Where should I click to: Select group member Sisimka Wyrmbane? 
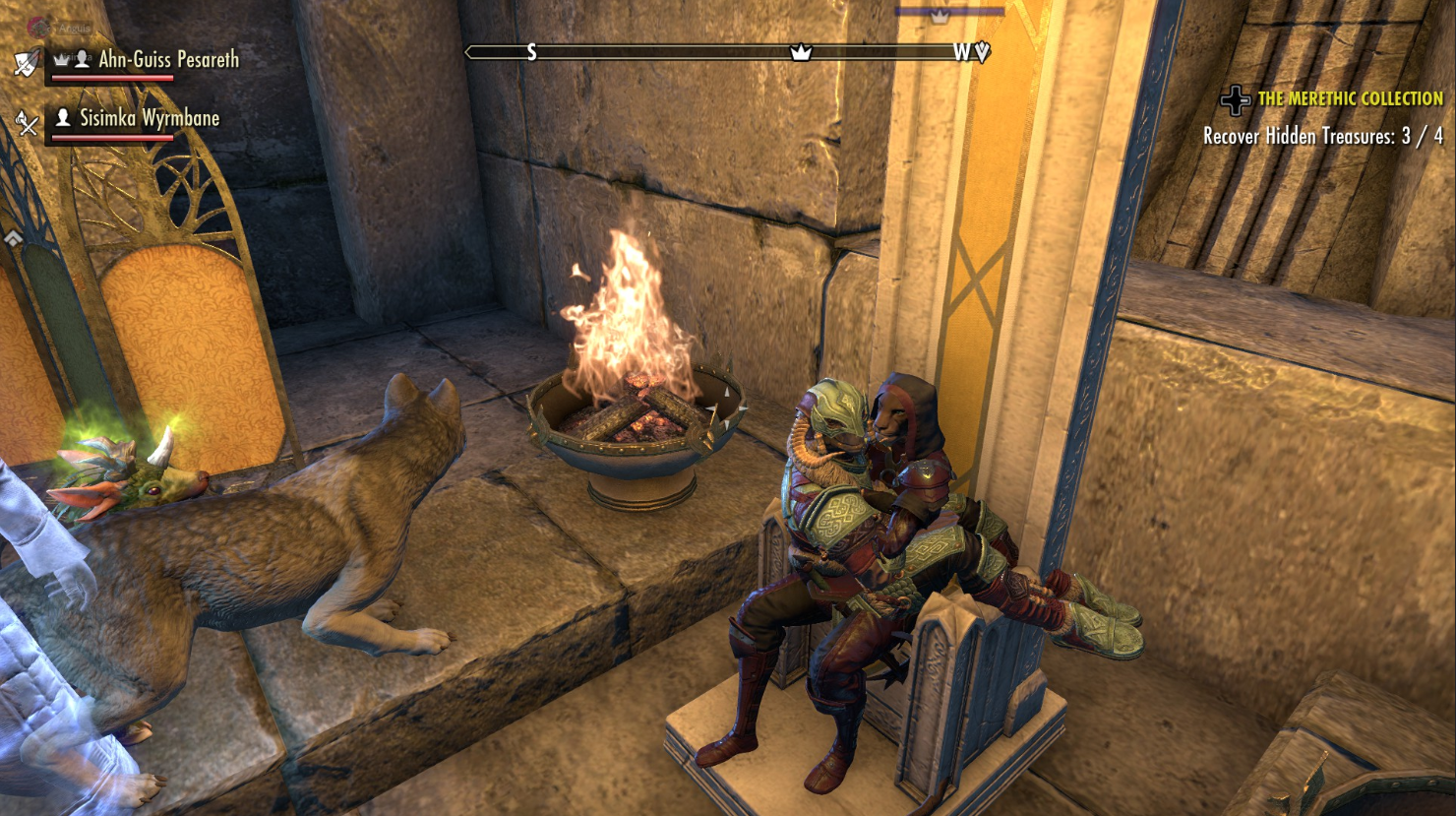pos(149,119)
